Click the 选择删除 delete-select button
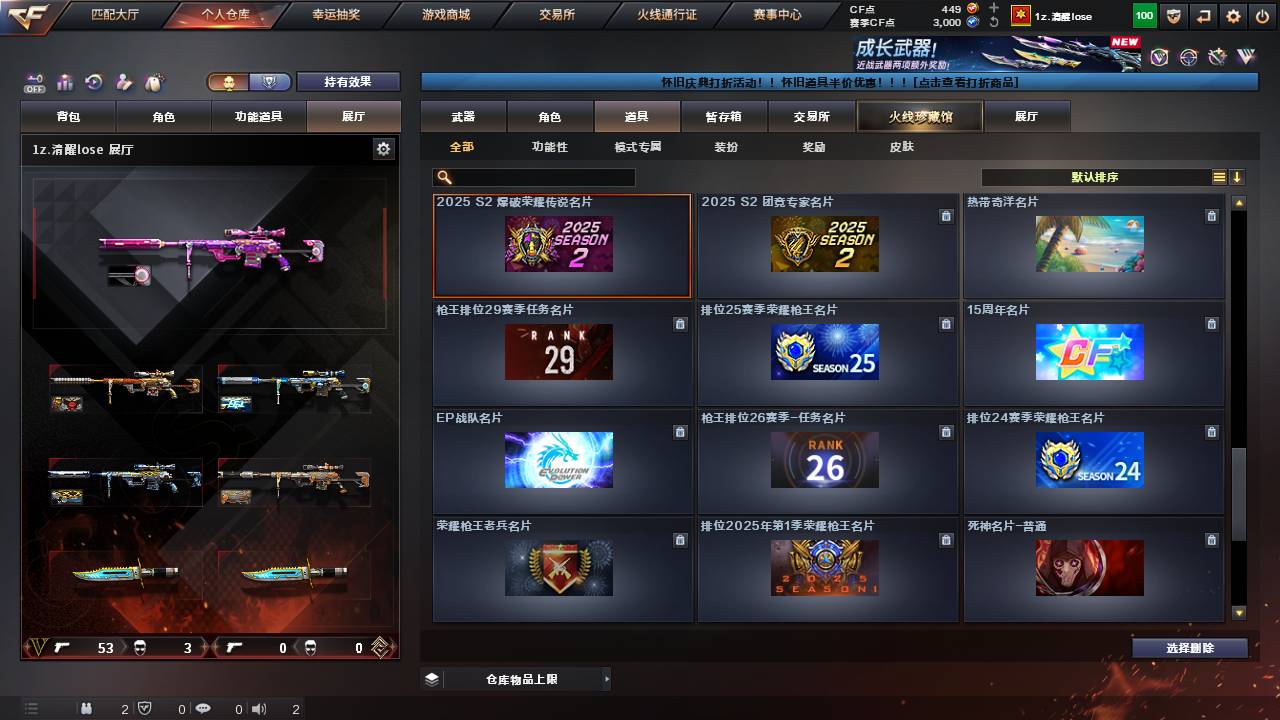This screenshot has height=720, width=1280. pyautogui.click(x=1189, y=648)
